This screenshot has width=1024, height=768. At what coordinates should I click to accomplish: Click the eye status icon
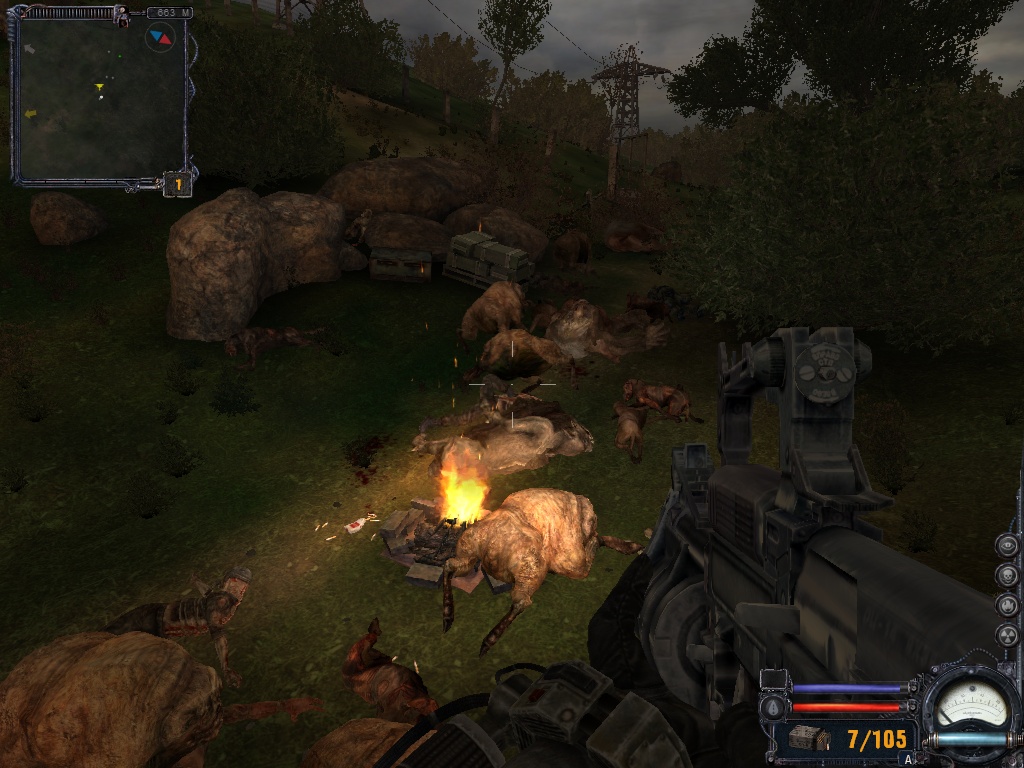(x=1007, y=546)
